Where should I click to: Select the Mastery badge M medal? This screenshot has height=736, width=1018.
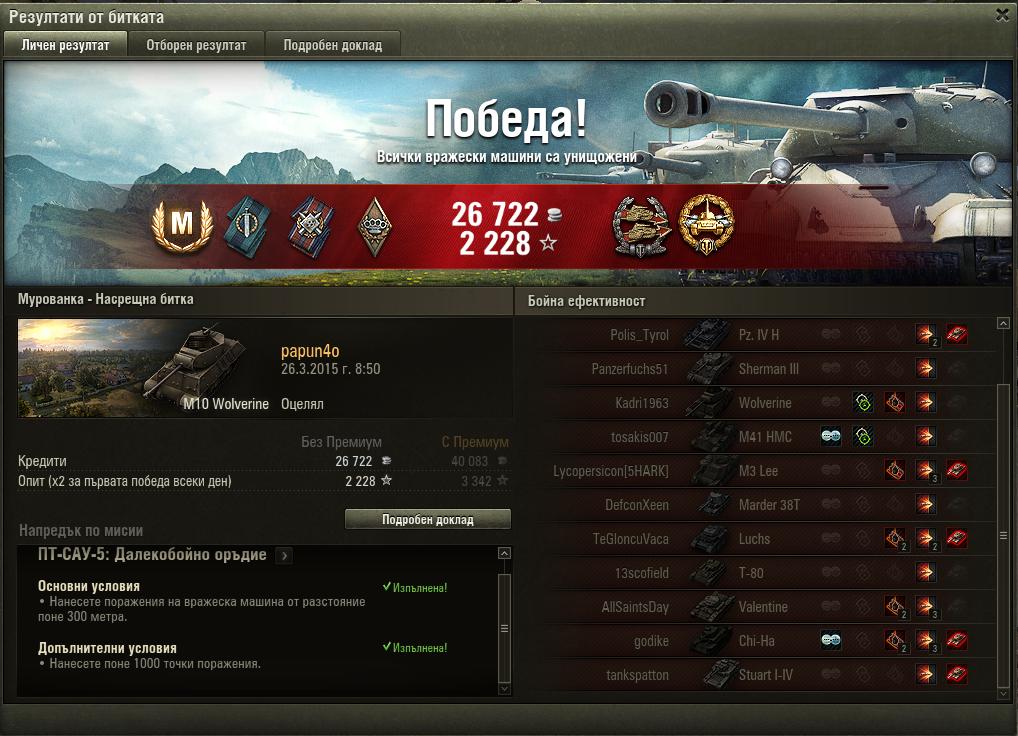pyautogui.click(x=181, y=225)
